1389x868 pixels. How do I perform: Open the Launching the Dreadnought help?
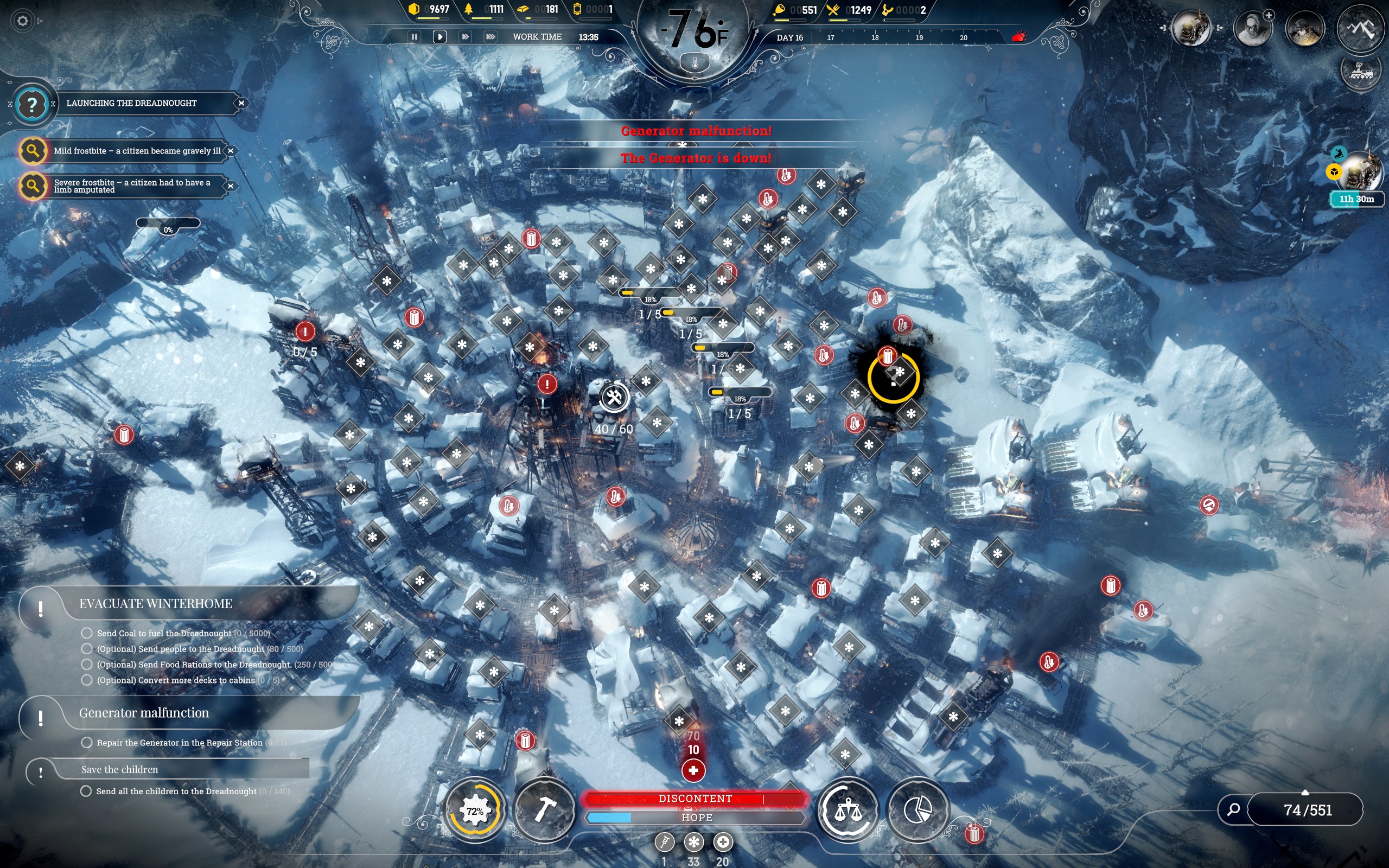click(x=32, y=105)
